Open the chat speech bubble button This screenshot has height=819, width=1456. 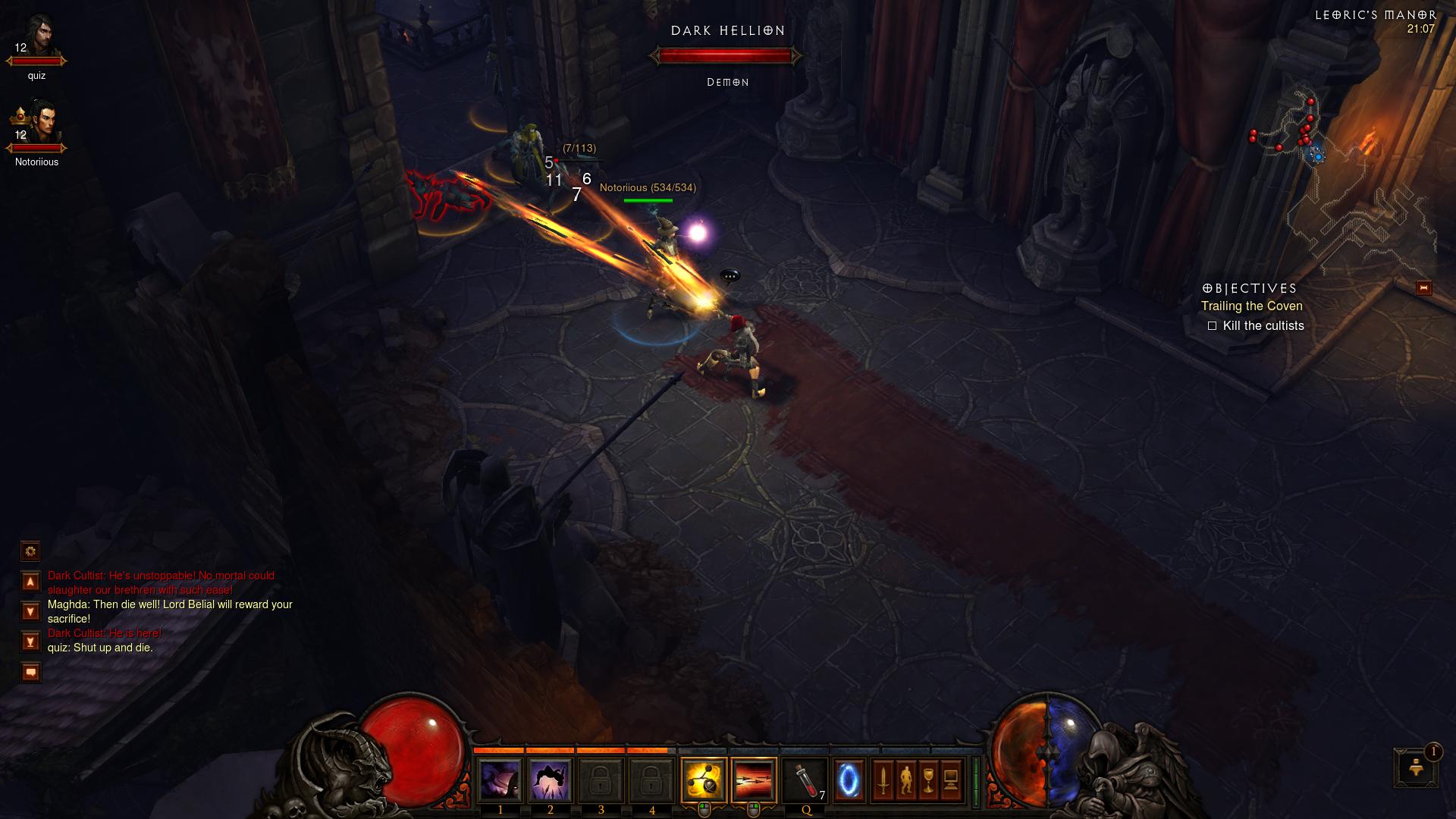[30, 672]
